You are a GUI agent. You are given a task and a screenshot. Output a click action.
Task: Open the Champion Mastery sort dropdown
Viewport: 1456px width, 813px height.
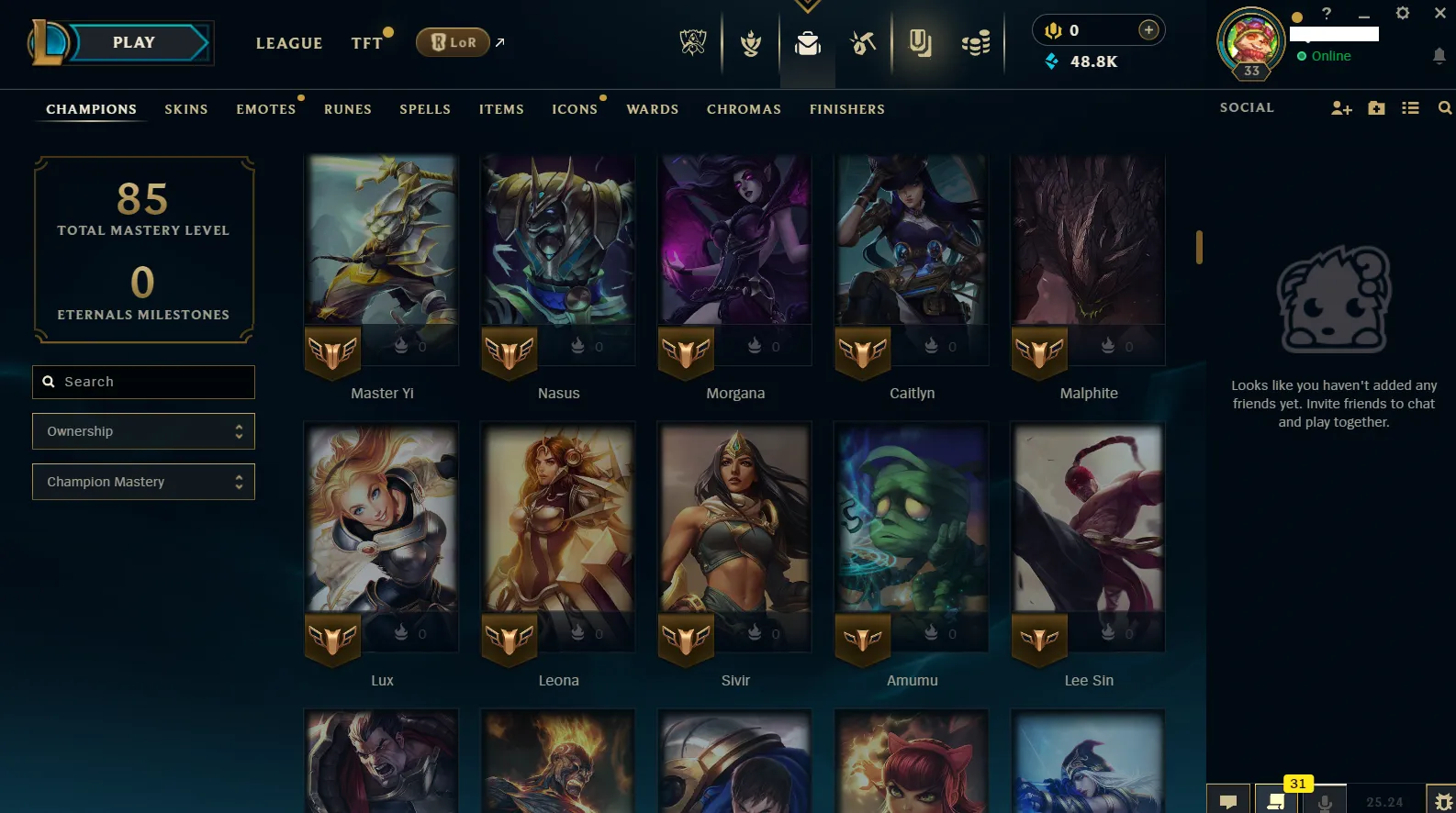(144, 482)
